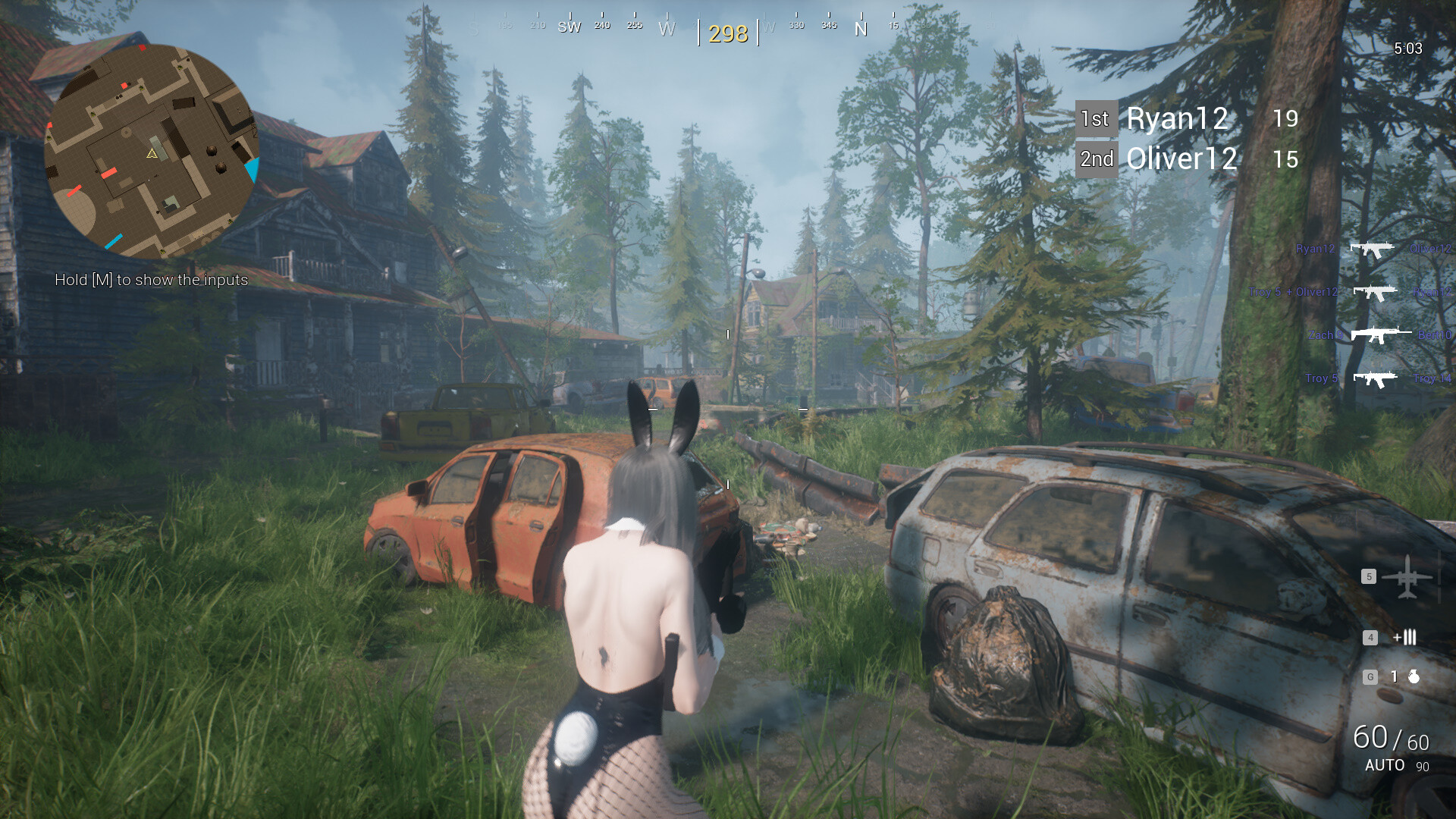Select the grenade icon next to the G key
The height and width of the screenshot is (819, 1456).
point(1414,677)
